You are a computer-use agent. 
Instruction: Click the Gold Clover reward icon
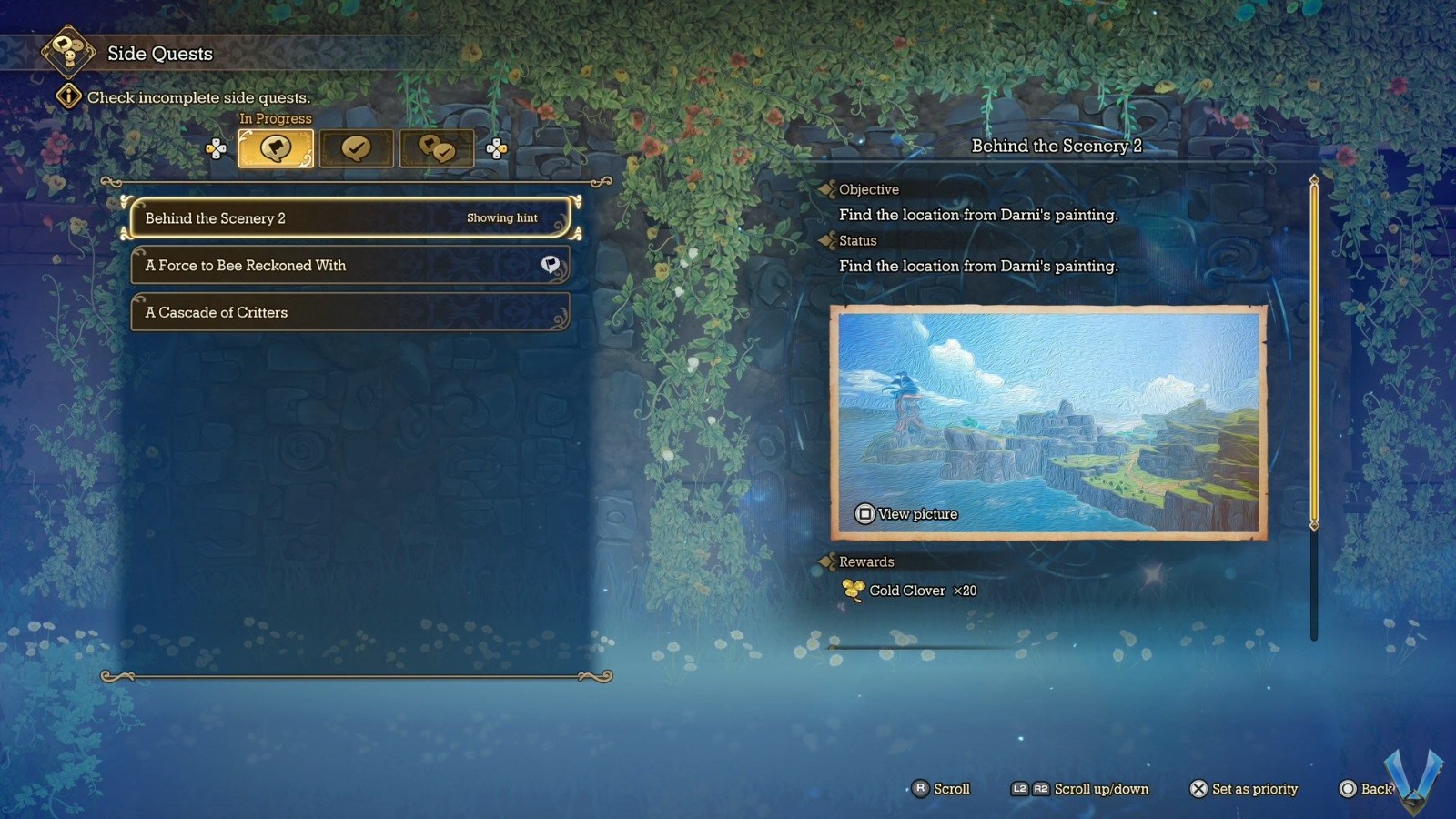[x=852, y=590]
